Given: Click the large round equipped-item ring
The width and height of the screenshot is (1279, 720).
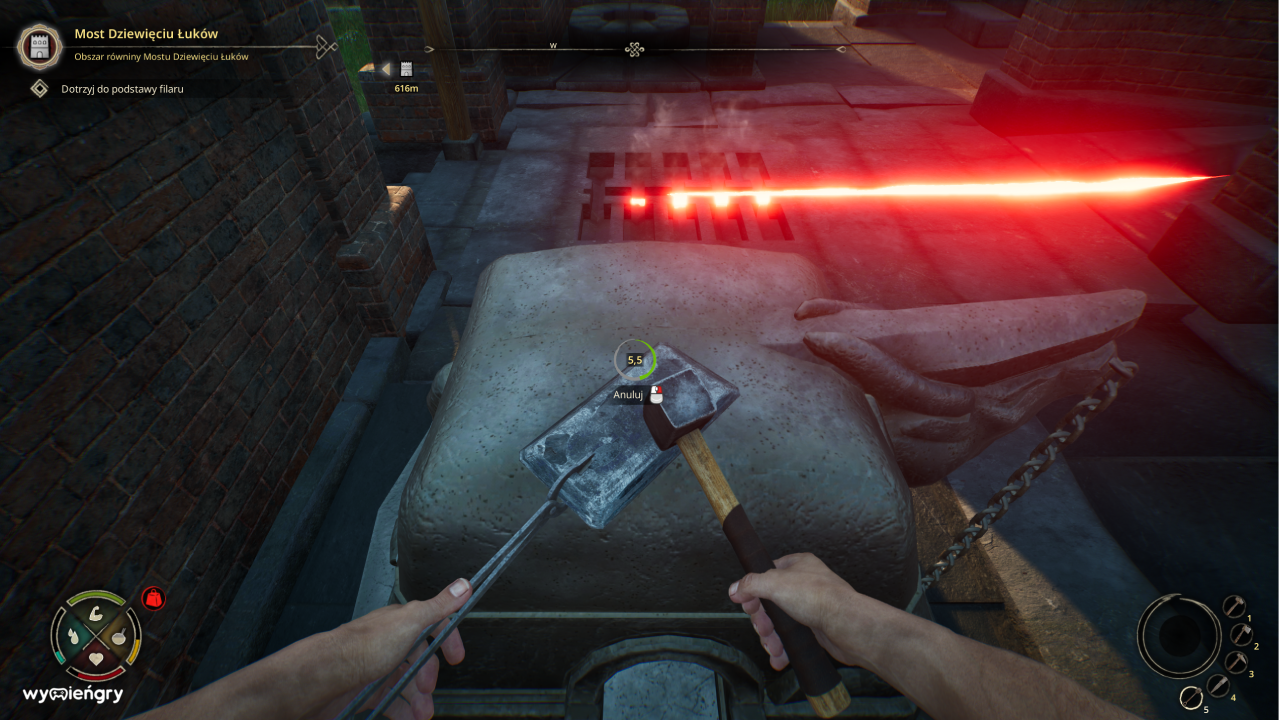Looking at the screenshot, I should tap(1179, 636).
